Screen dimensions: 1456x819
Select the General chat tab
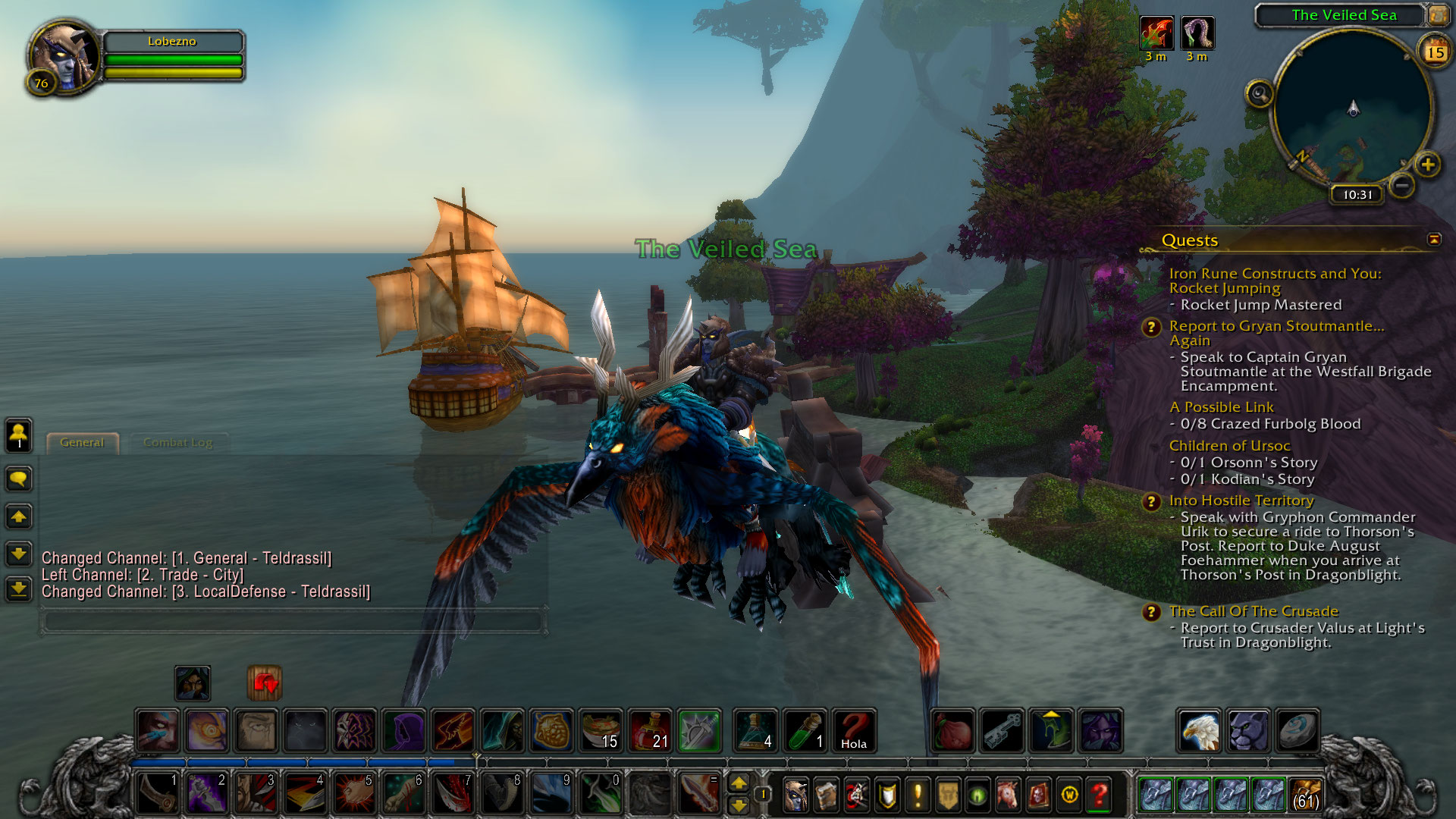point(82,443)
